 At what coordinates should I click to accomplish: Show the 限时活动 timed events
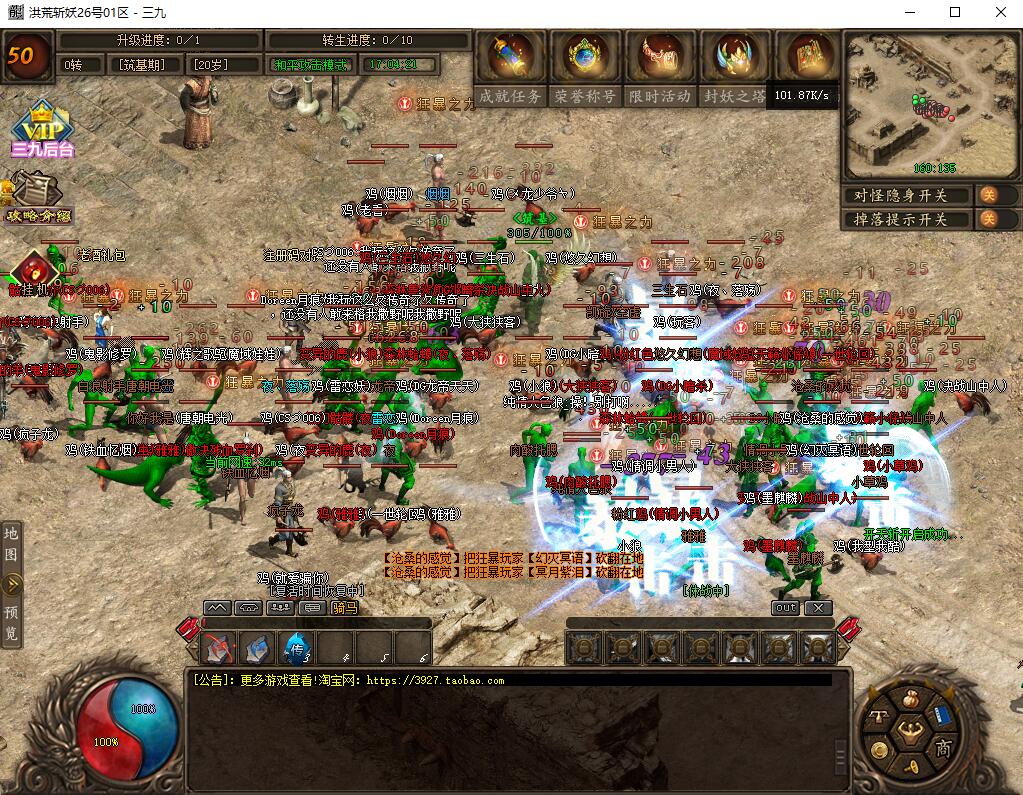[660, 60]
